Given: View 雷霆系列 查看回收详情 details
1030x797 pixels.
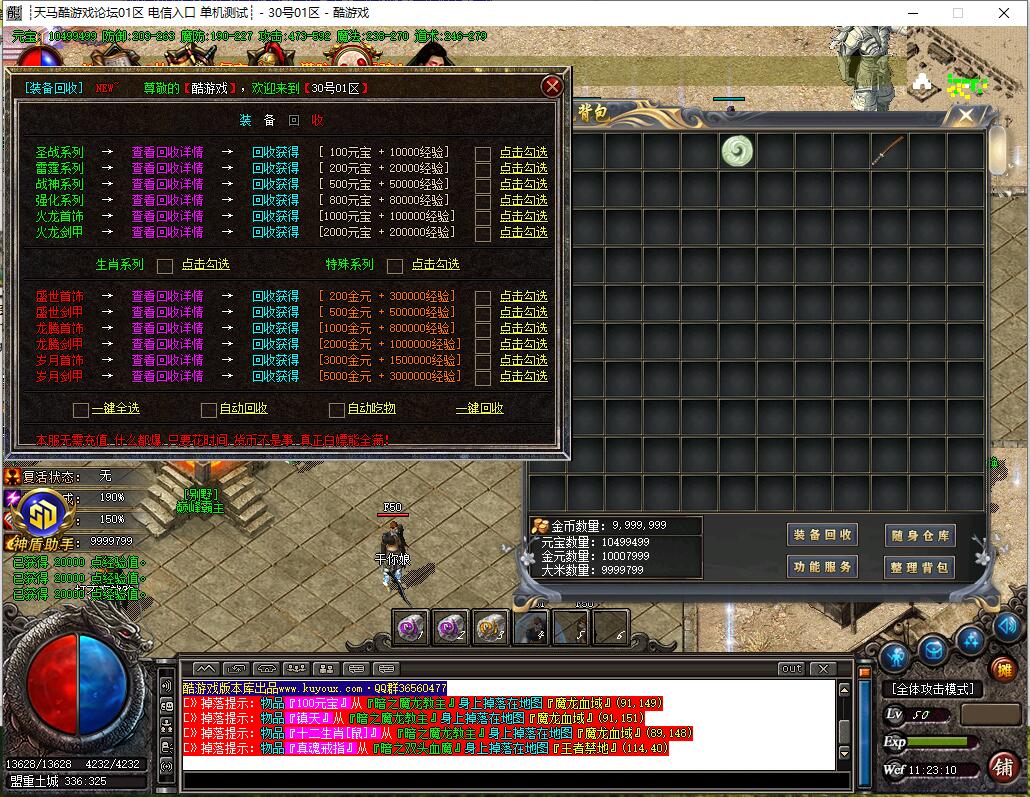Looking at the screenshot, I should [167, 169].
